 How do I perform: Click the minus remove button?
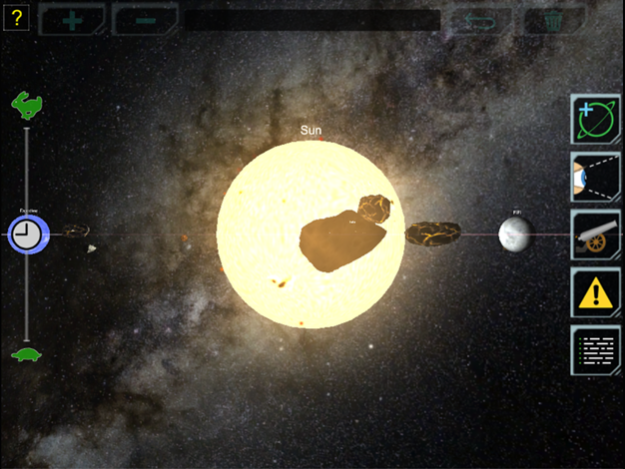pos(143,20)
